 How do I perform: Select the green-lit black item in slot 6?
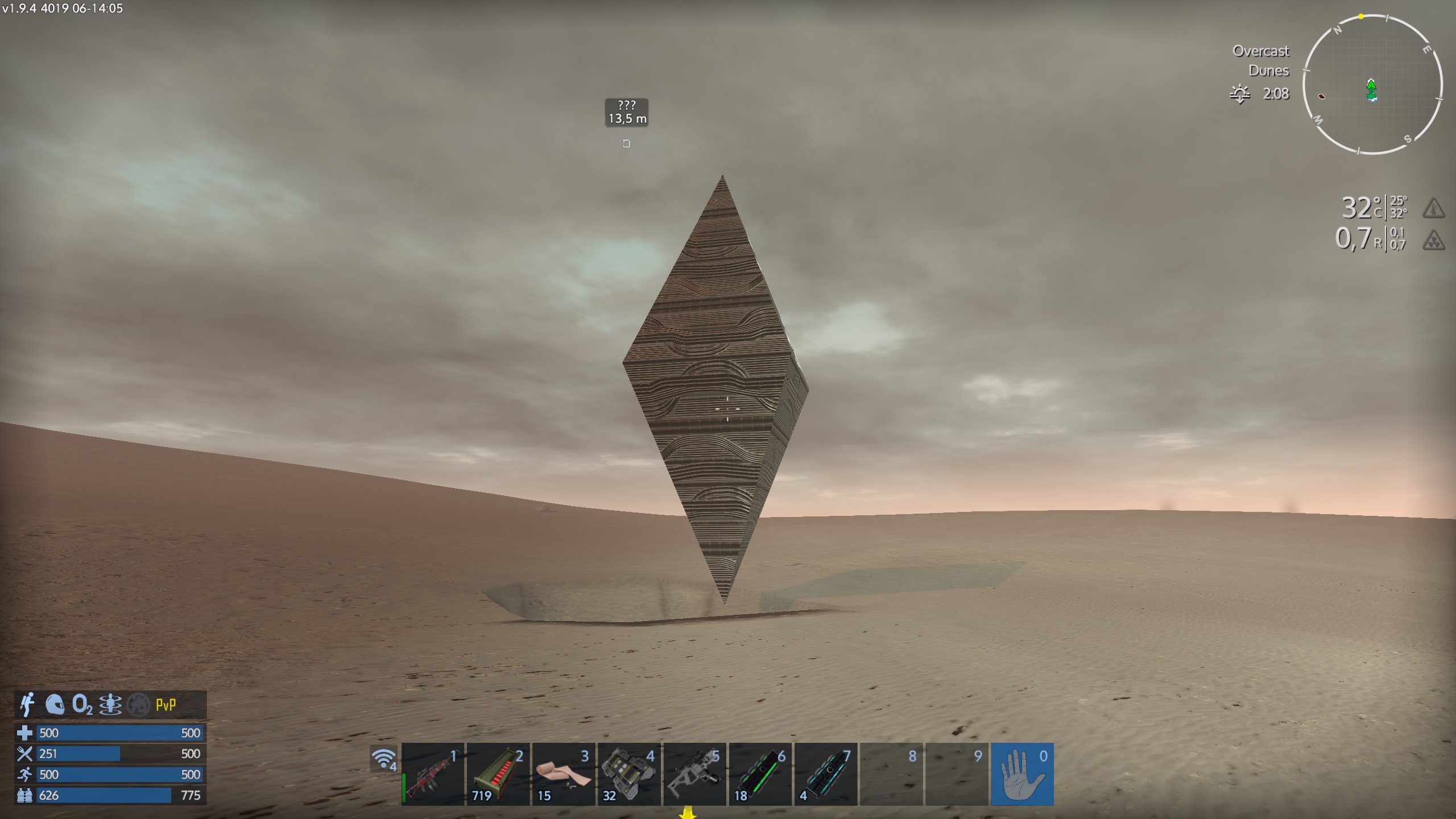(x=760, y=774)
